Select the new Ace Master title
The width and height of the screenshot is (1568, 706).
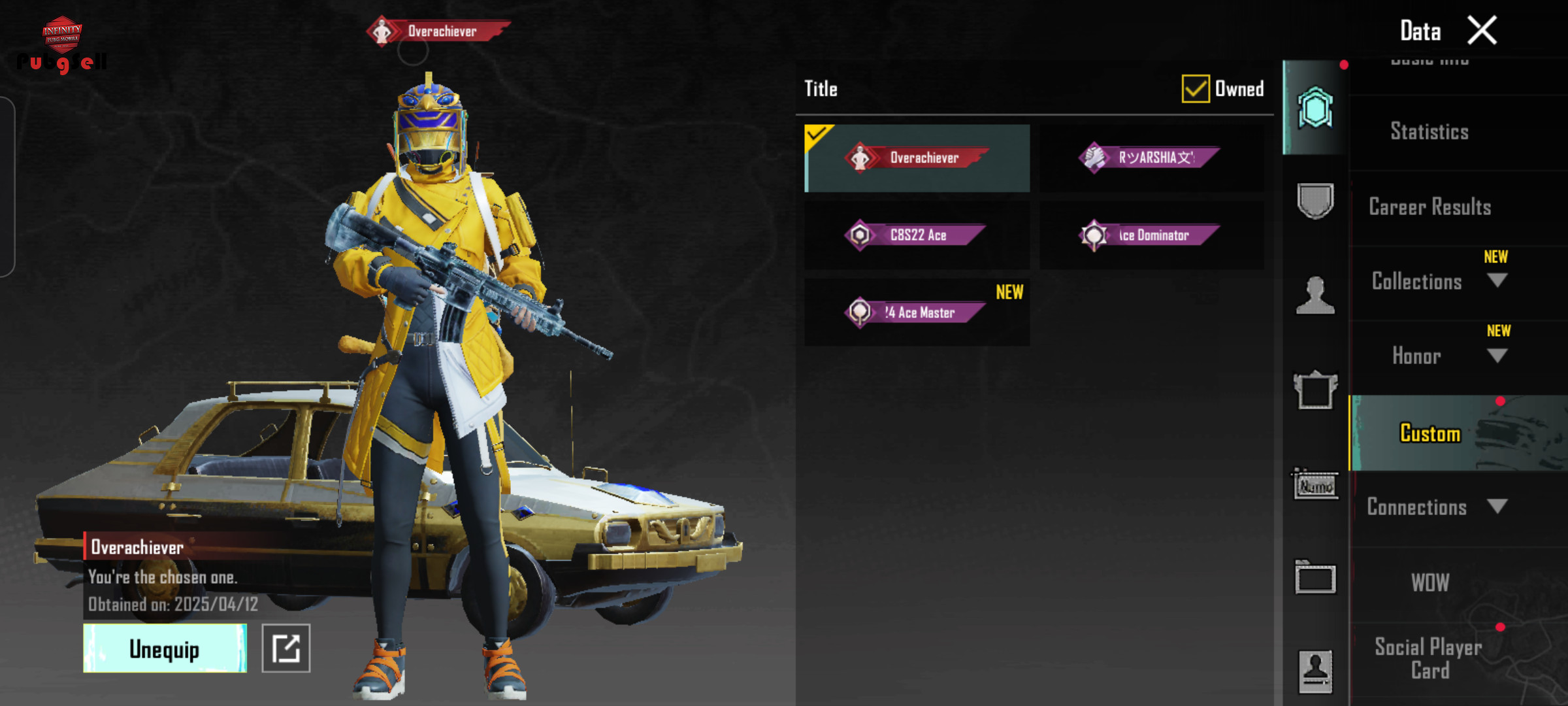917,312
